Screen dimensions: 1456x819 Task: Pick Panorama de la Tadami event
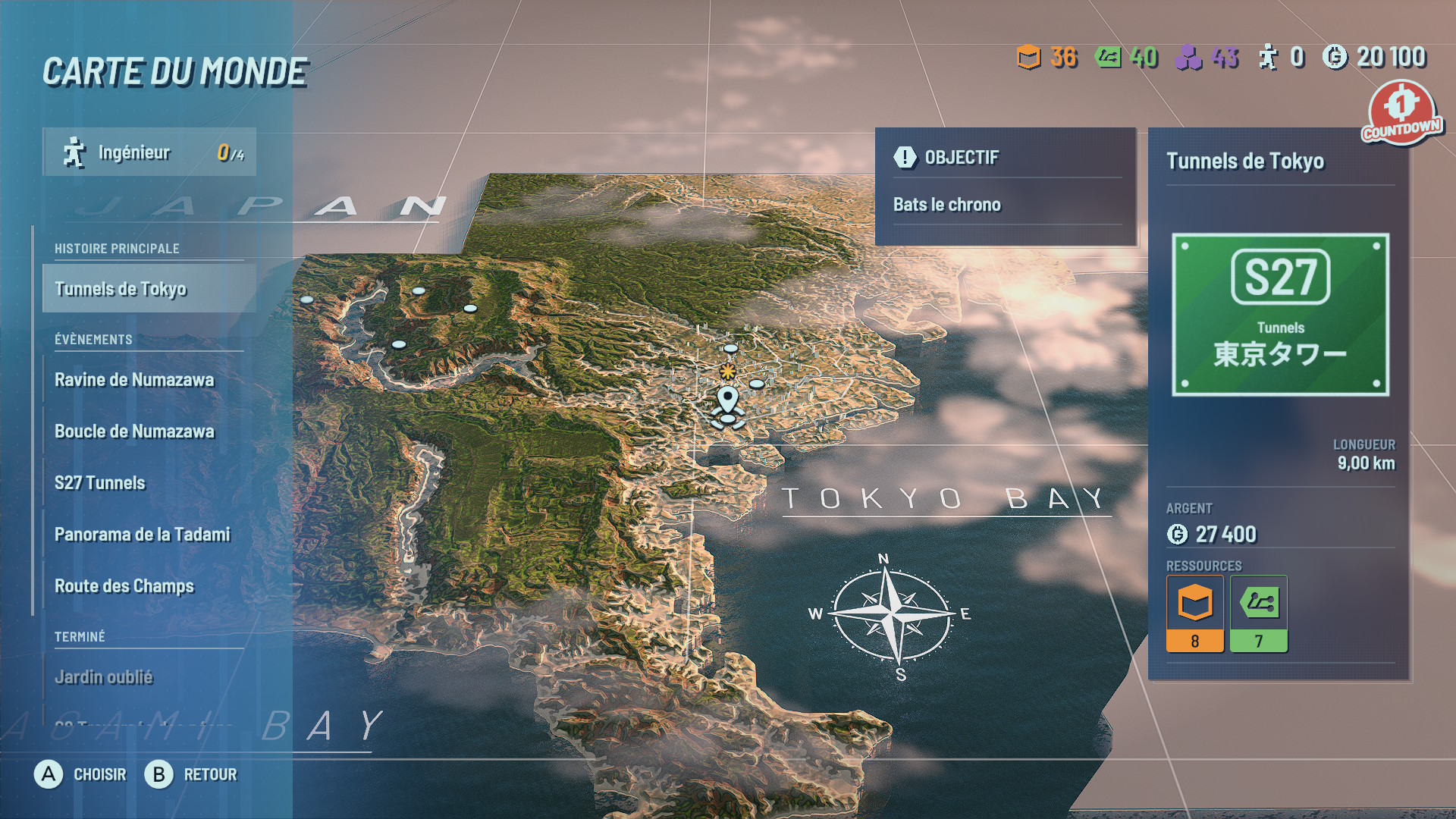click(142, 535)
